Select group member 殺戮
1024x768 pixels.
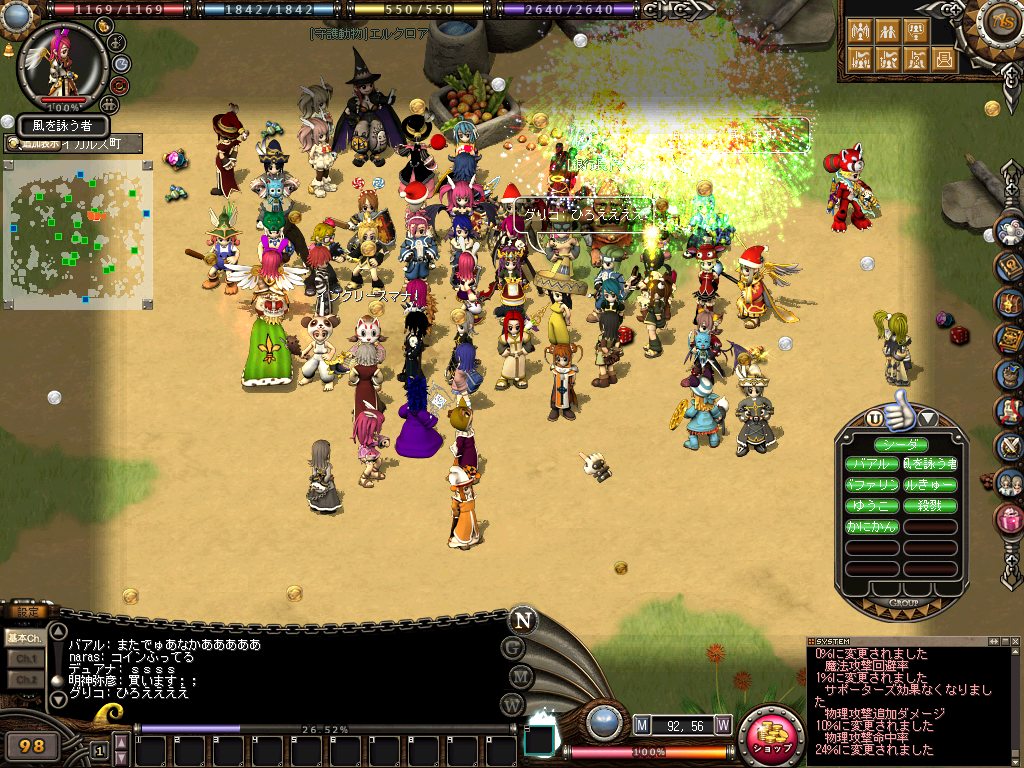click(930, 506)
